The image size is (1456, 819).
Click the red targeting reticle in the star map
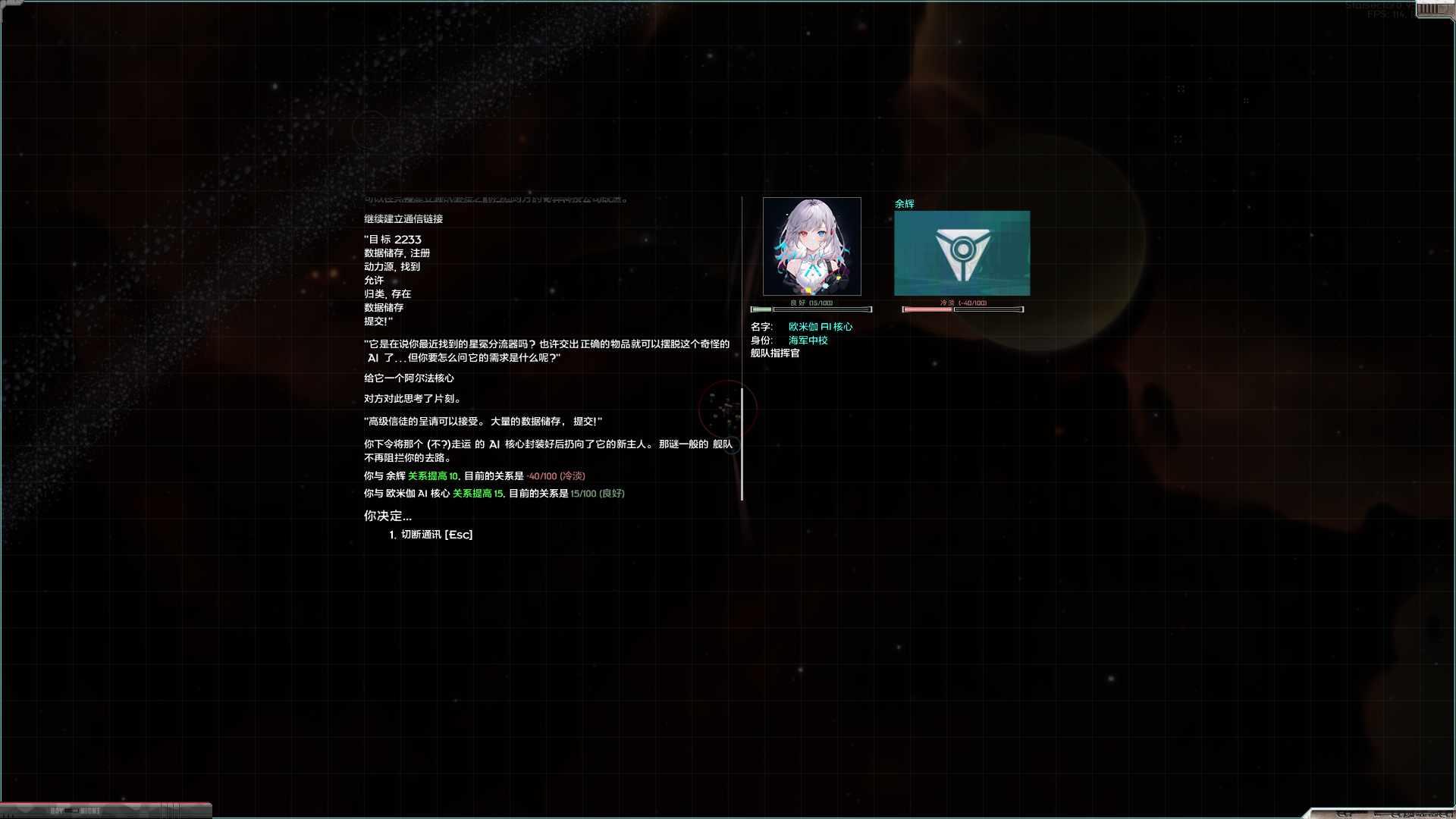(726, 409)
